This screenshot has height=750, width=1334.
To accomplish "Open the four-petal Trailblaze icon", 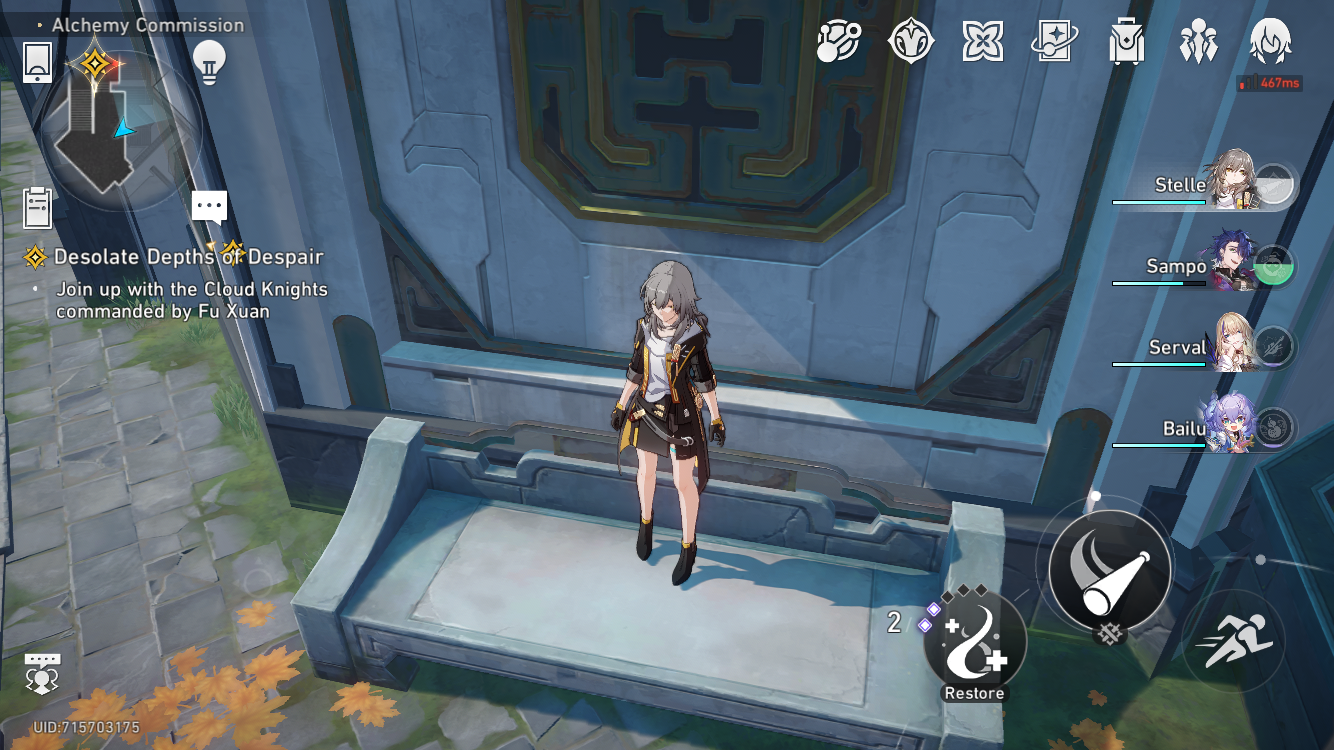I will coord(982,40).
